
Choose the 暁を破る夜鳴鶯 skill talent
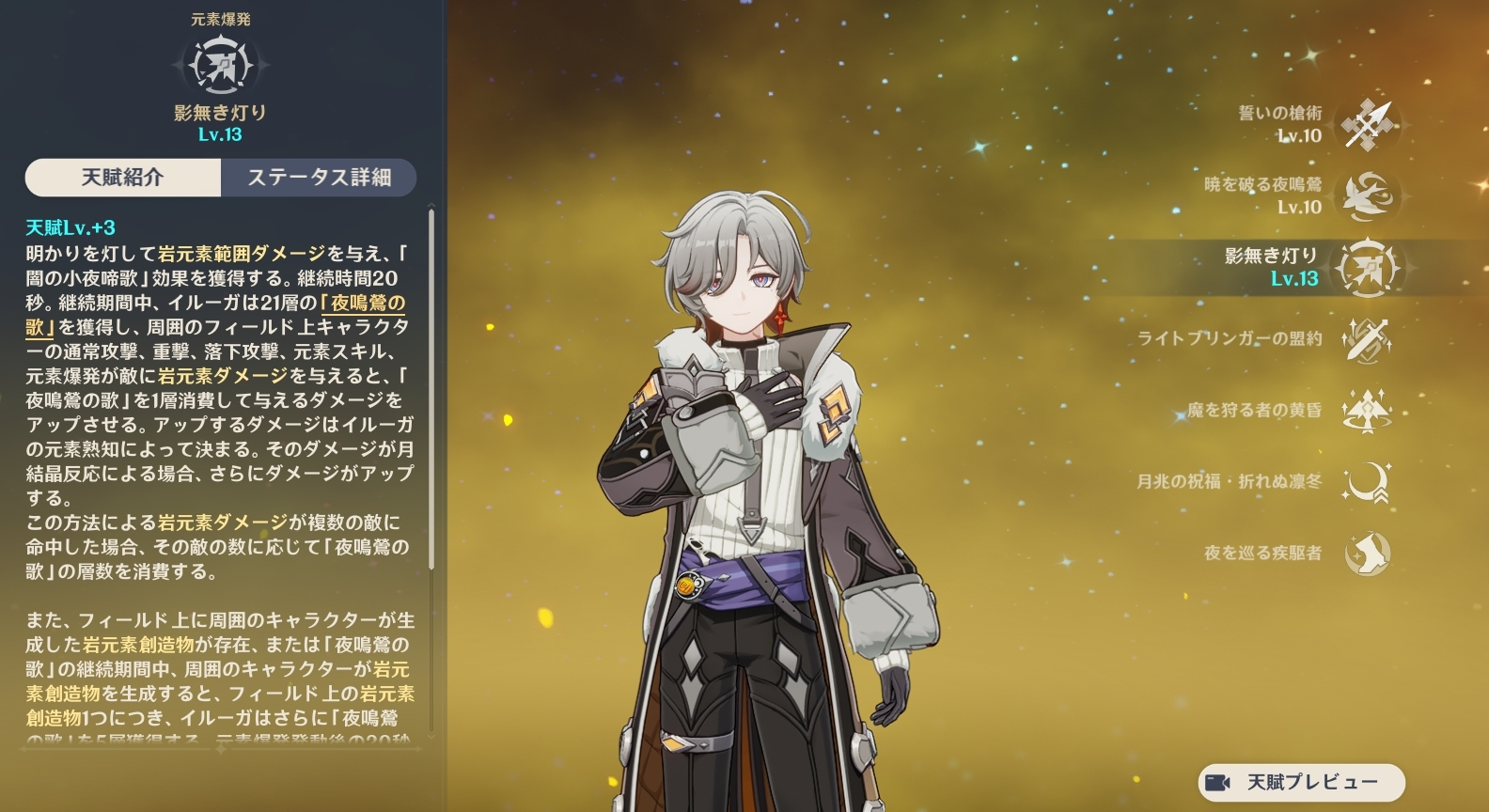(1369, 196)
